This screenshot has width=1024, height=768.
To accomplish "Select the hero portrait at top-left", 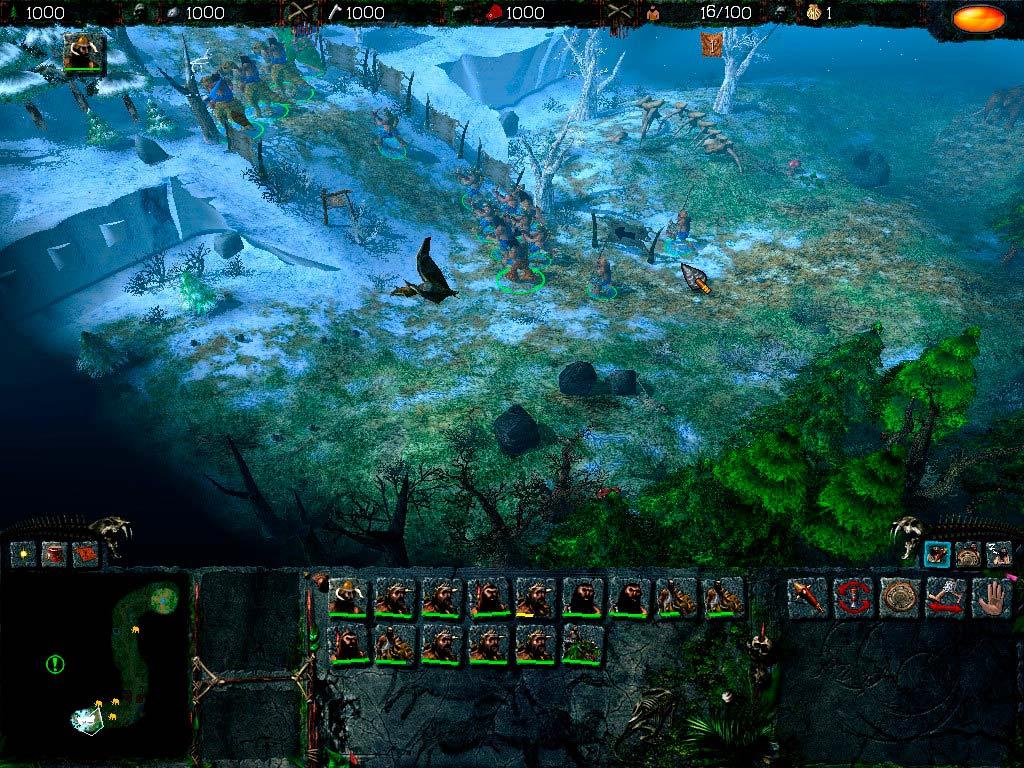I will point(84,53).
